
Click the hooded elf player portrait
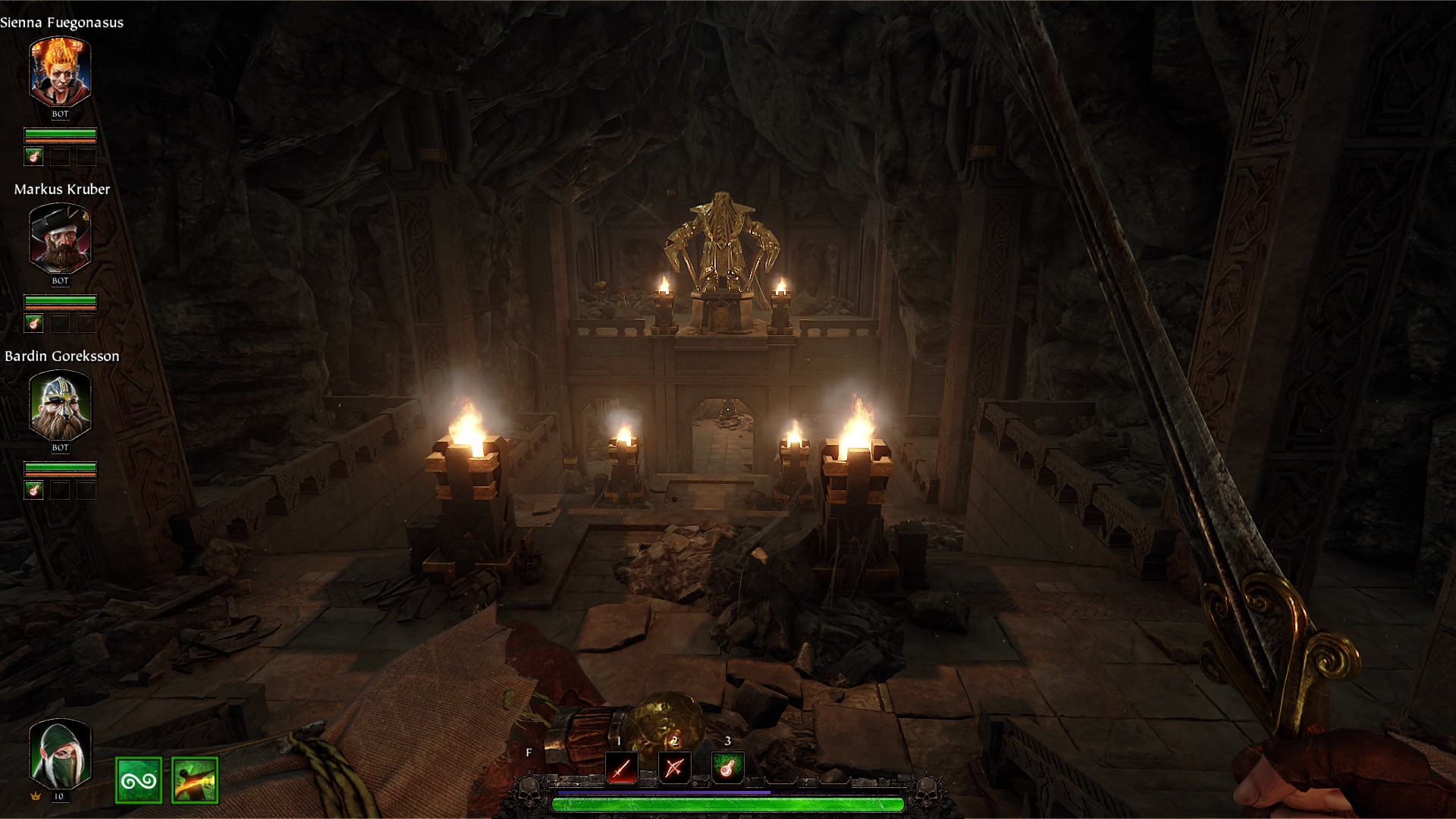point(60,753)
